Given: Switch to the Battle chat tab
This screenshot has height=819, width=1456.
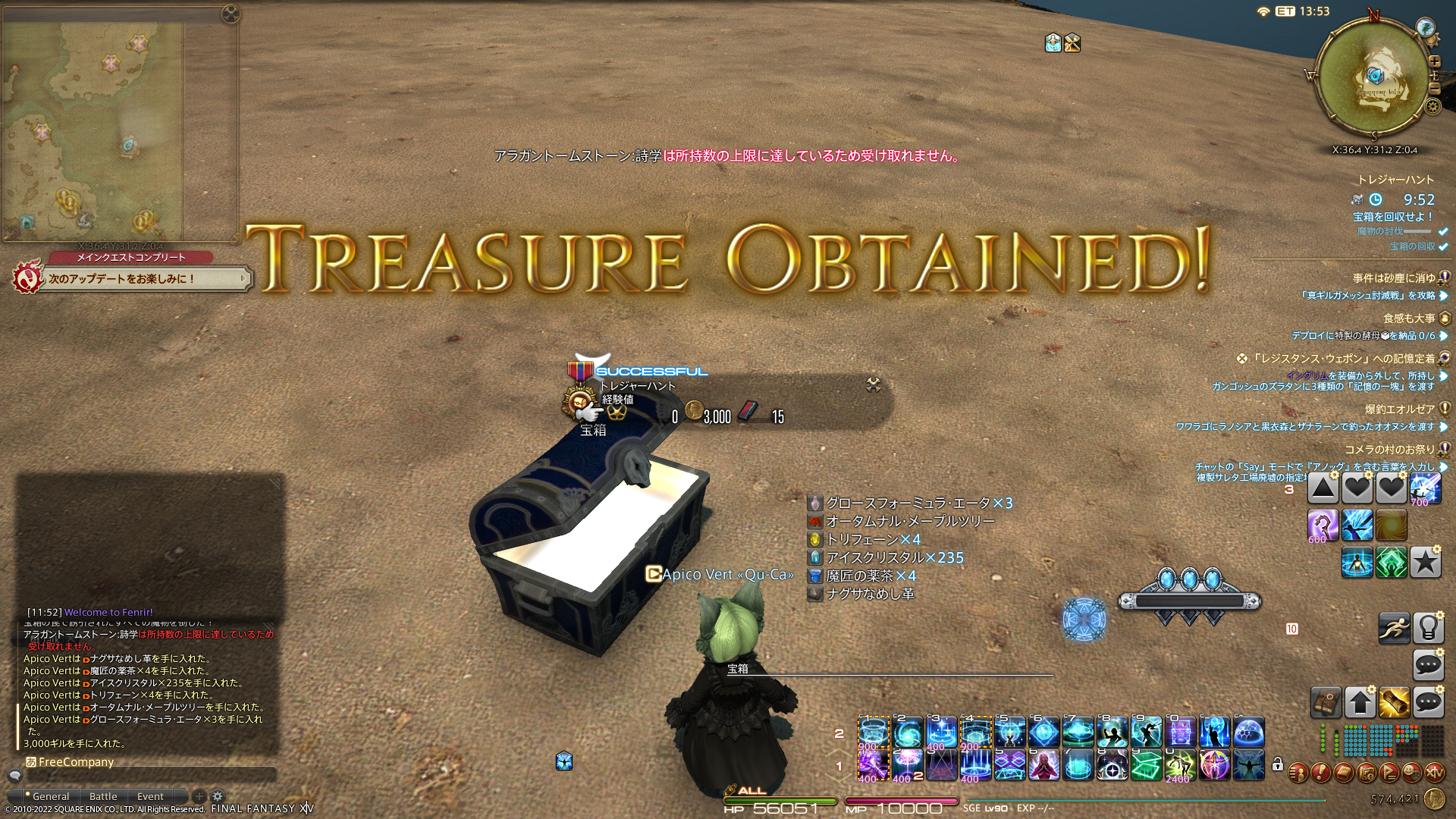Looking at the screenshot, I should [103, 796].
